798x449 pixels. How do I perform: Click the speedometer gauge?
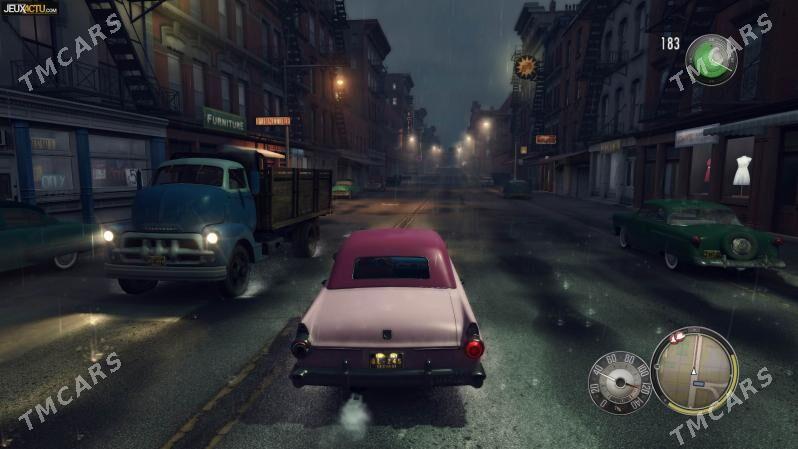619,382
